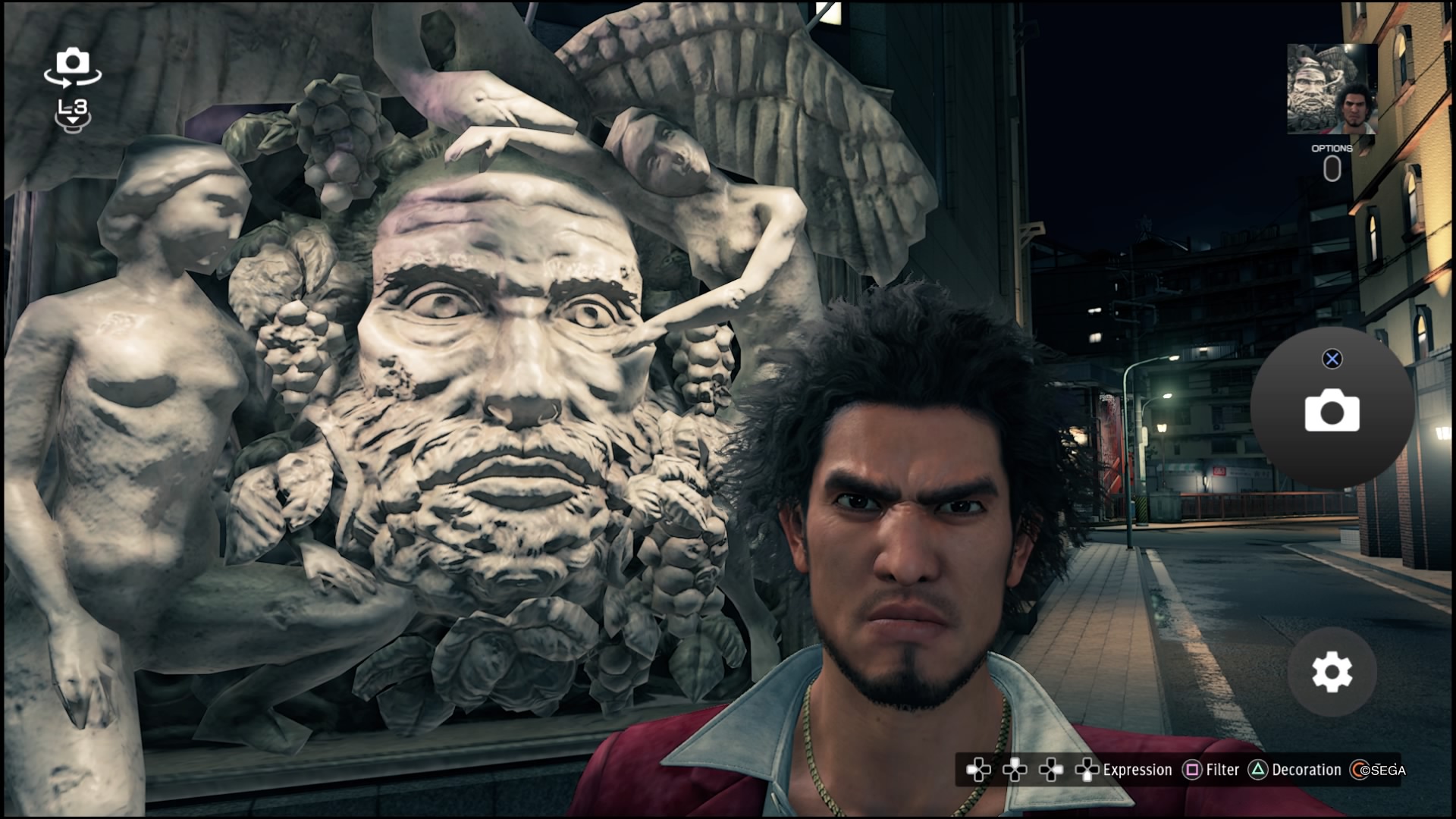Image resolution: width=1456 pixels, height=819 pixels.
Task: Flip the camera with the switch-camera icon
Action: tap(72, 67)
